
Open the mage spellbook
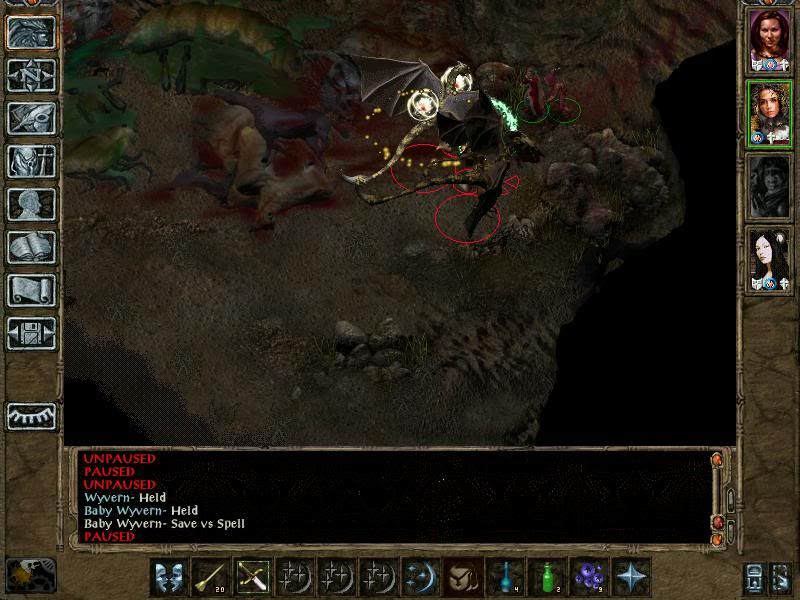pos(31,247)
